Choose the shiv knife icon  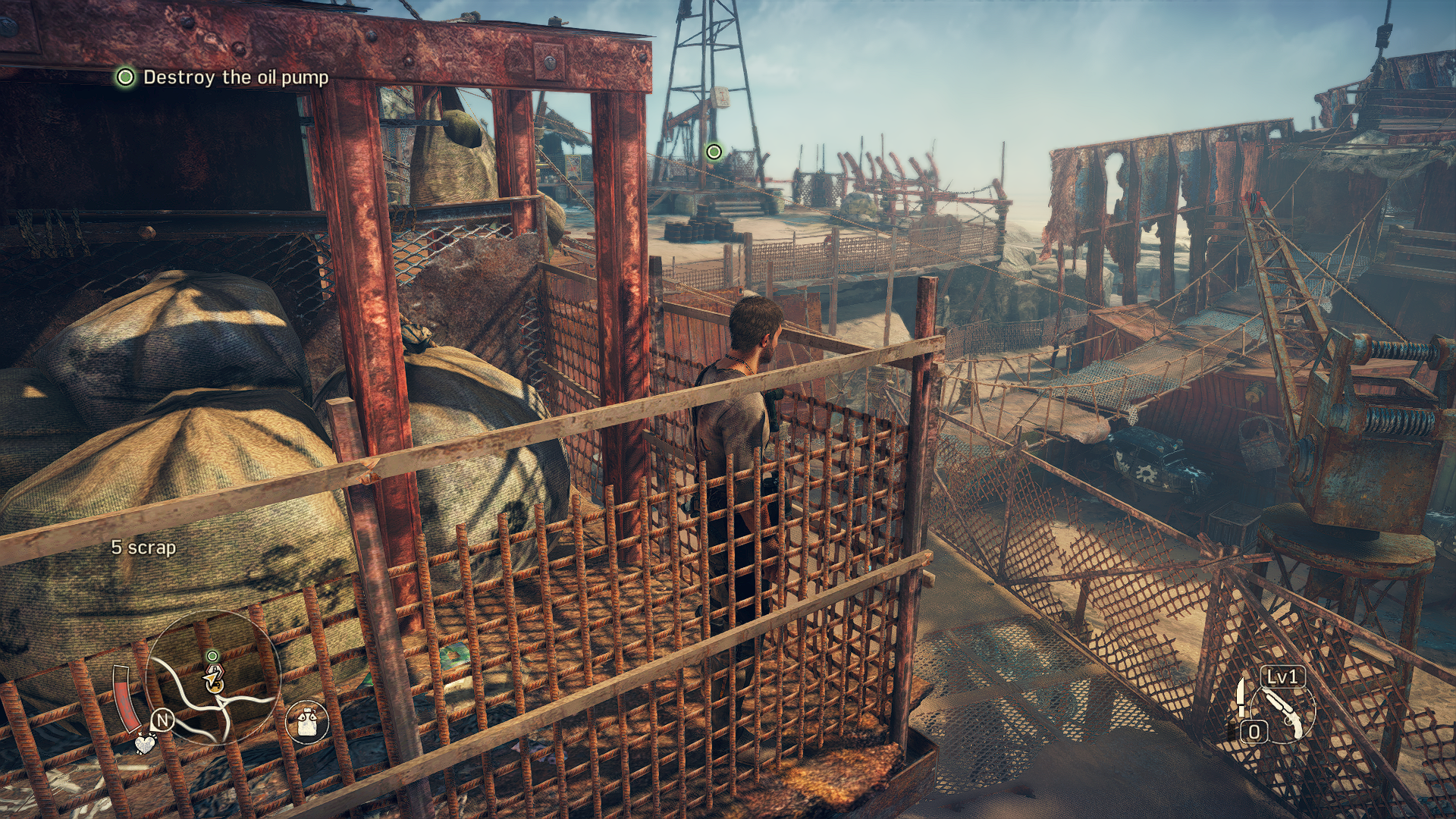coord(1241,697)
